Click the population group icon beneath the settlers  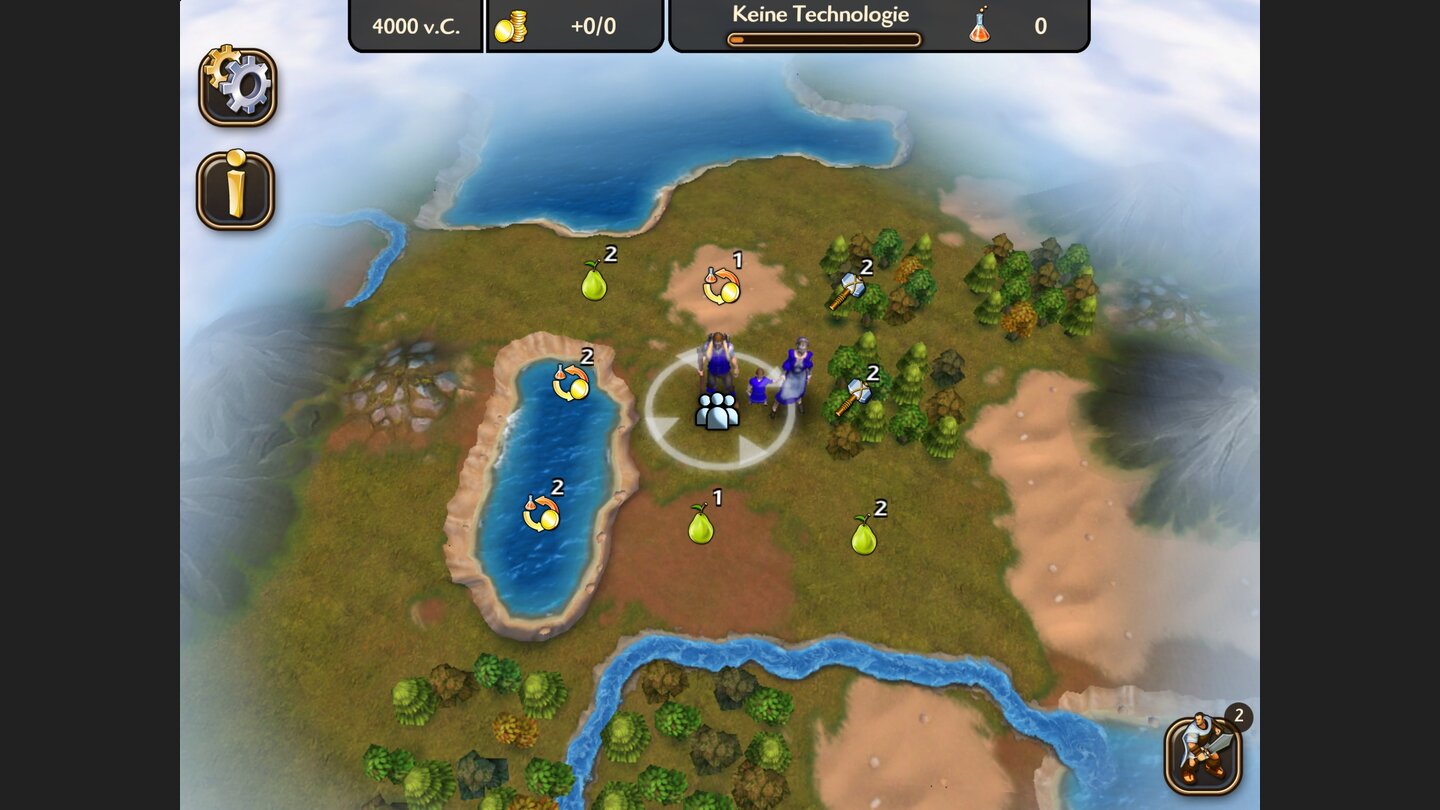716,410
